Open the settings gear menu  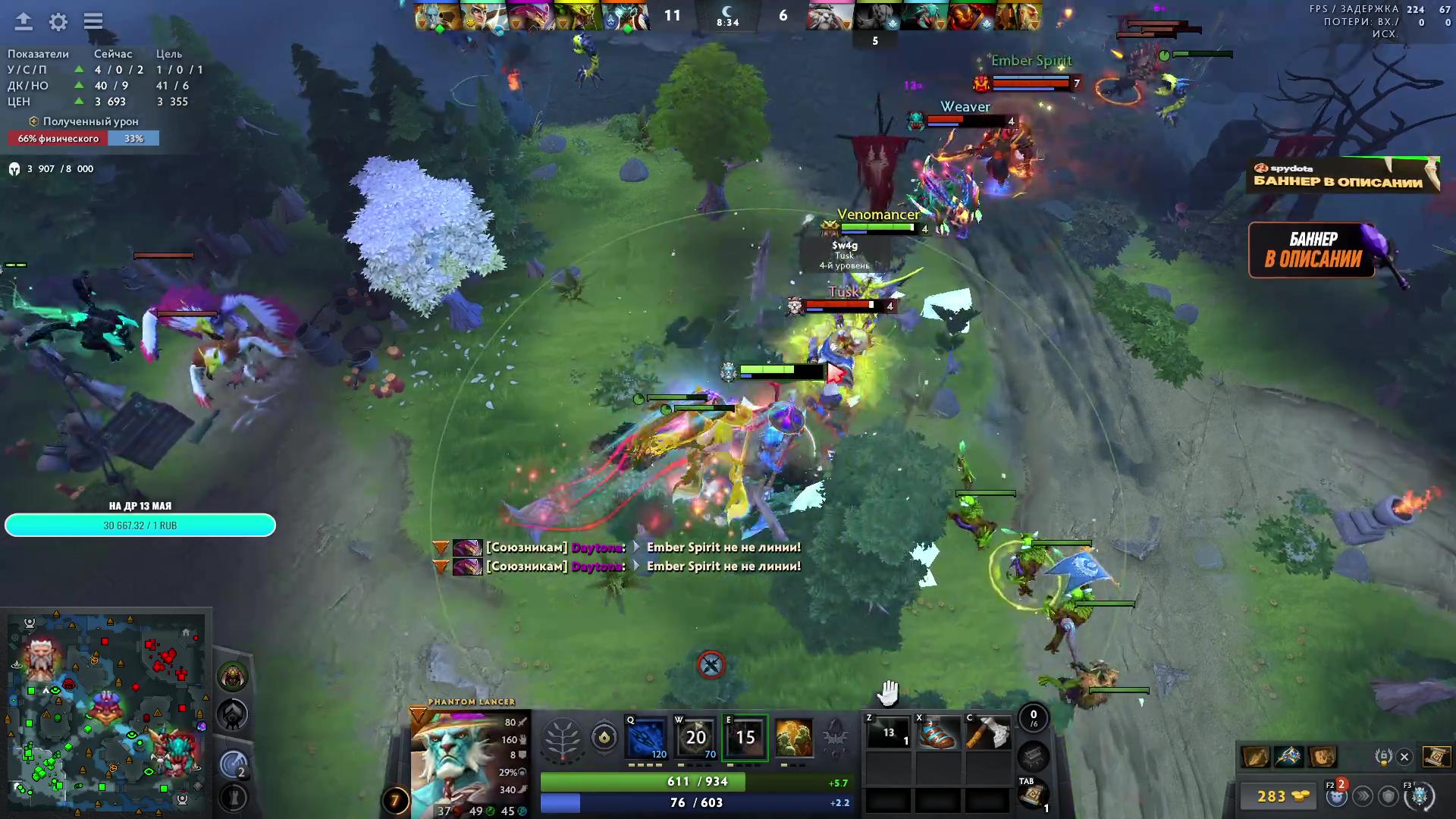58,22
